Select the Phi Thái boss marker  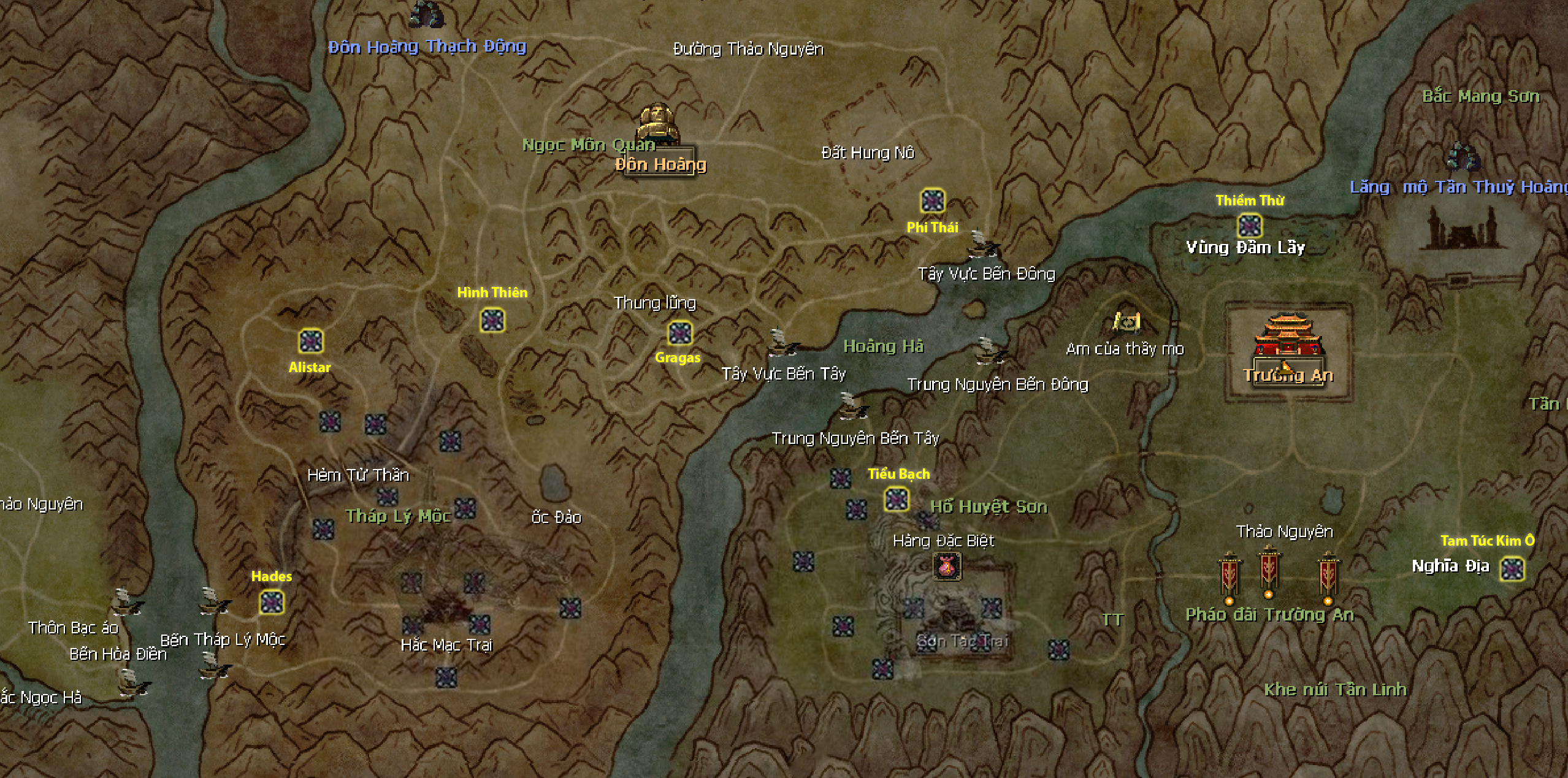933,201
